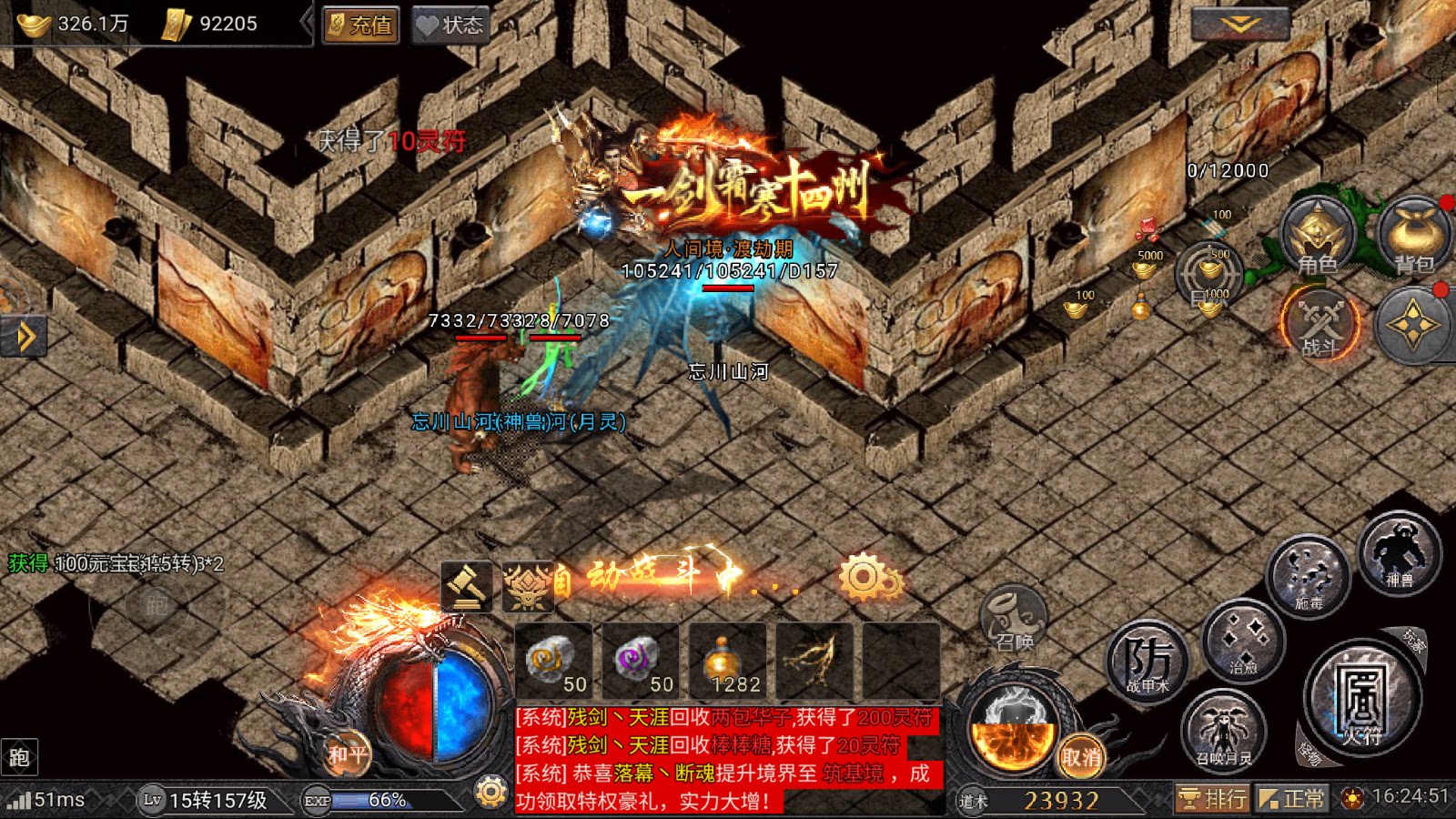This screenshot has width=1456, height=819.
Task: Toggle the 战斗 crossed-swords combat button
Action: (x=1320, y=324)
